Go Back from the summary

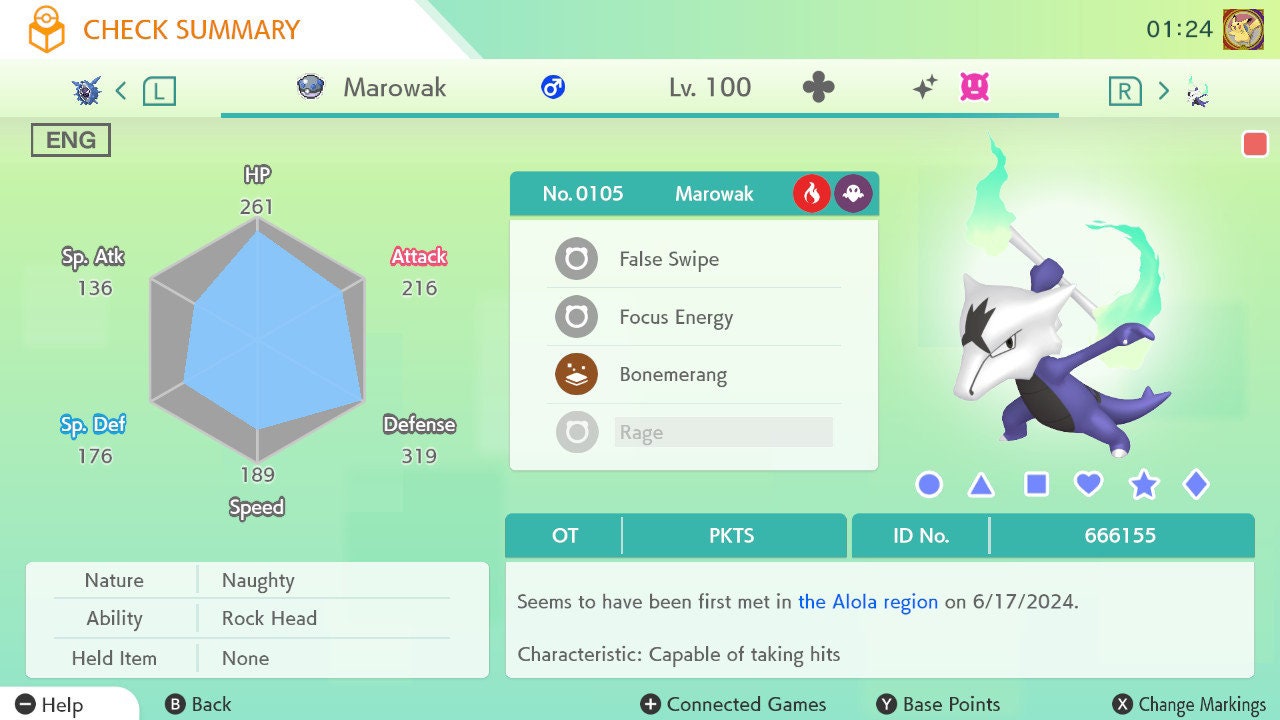198,705
